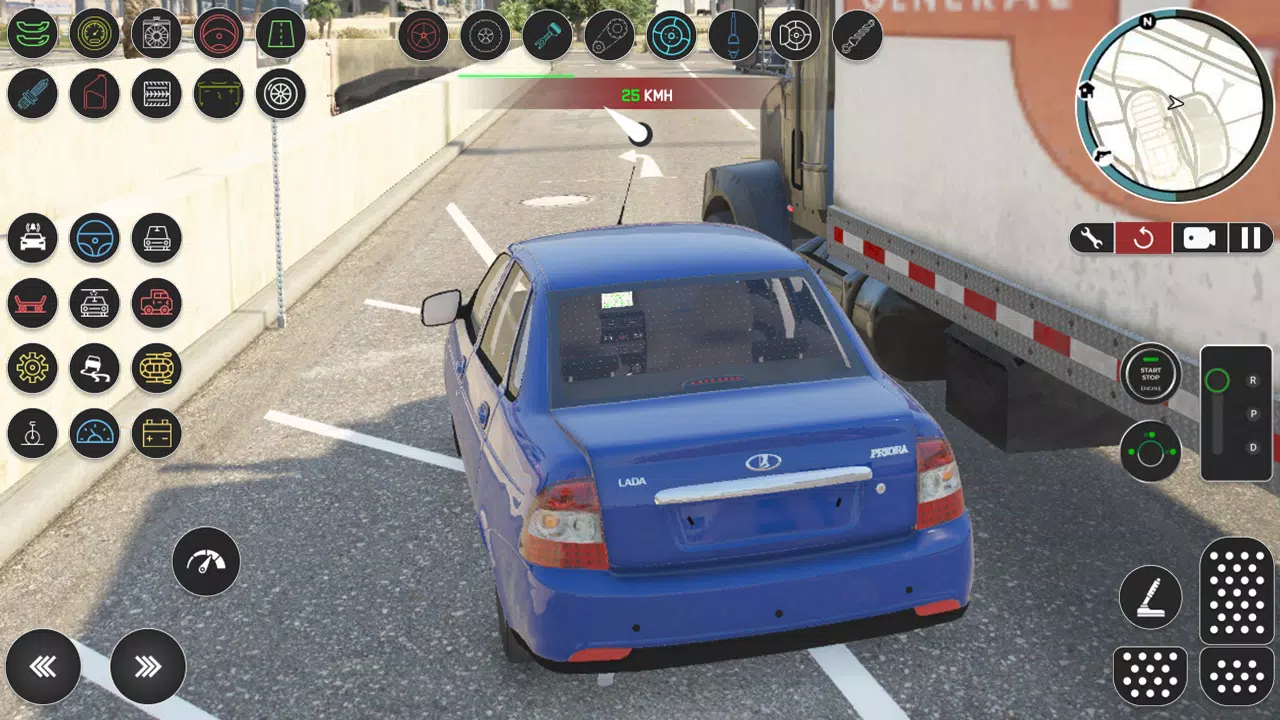
Task: Select the spark plug icon
Action: pyautogui.click(x=32, y=94)
